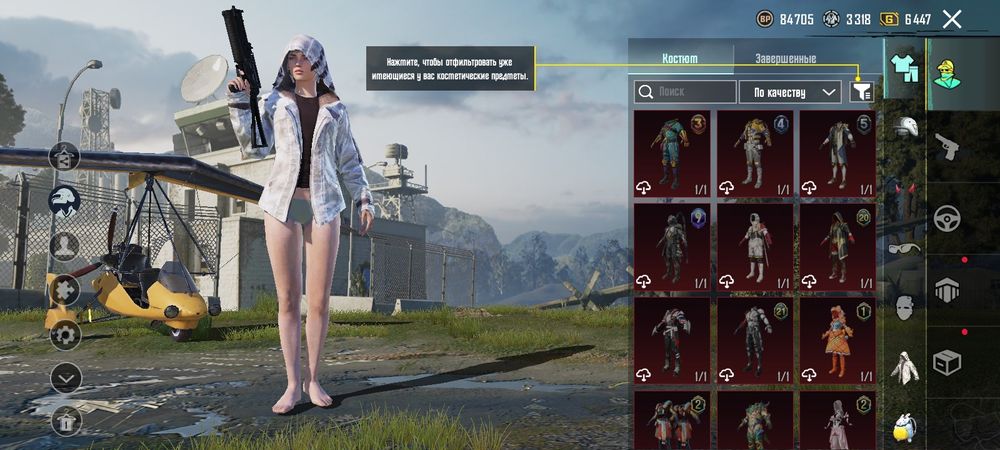Open the steering wheel vehicle skins section

[x=946, y=218]
